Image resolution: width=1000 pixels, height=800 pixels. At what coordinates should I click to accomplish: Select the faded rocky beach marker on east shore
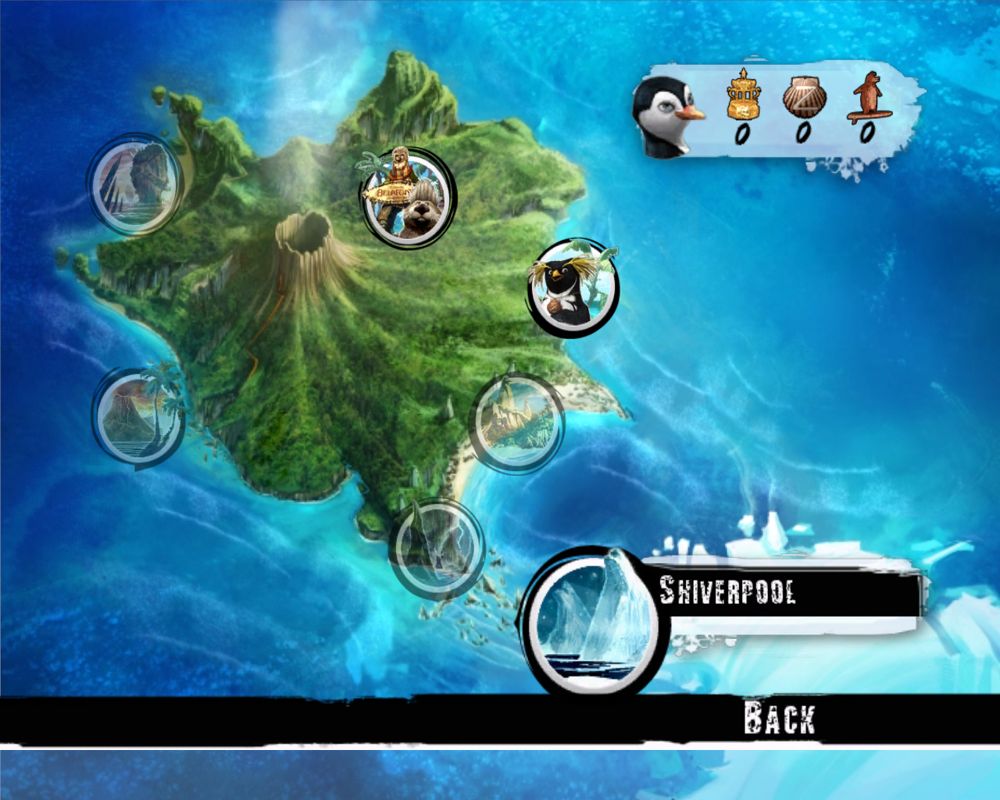click(516, 421)
